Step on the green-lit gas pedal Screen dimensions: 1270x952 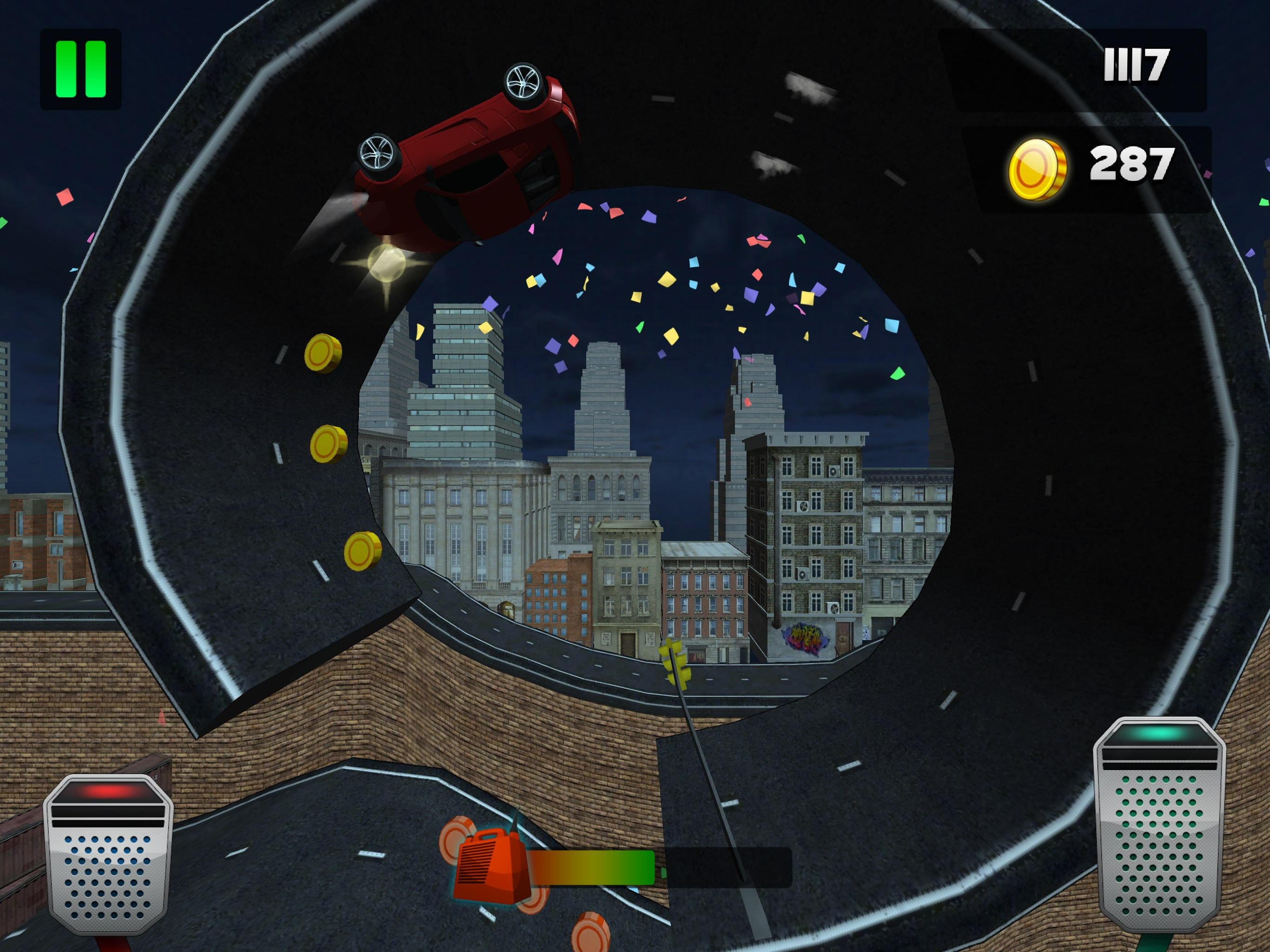(x=1160, y=825)
